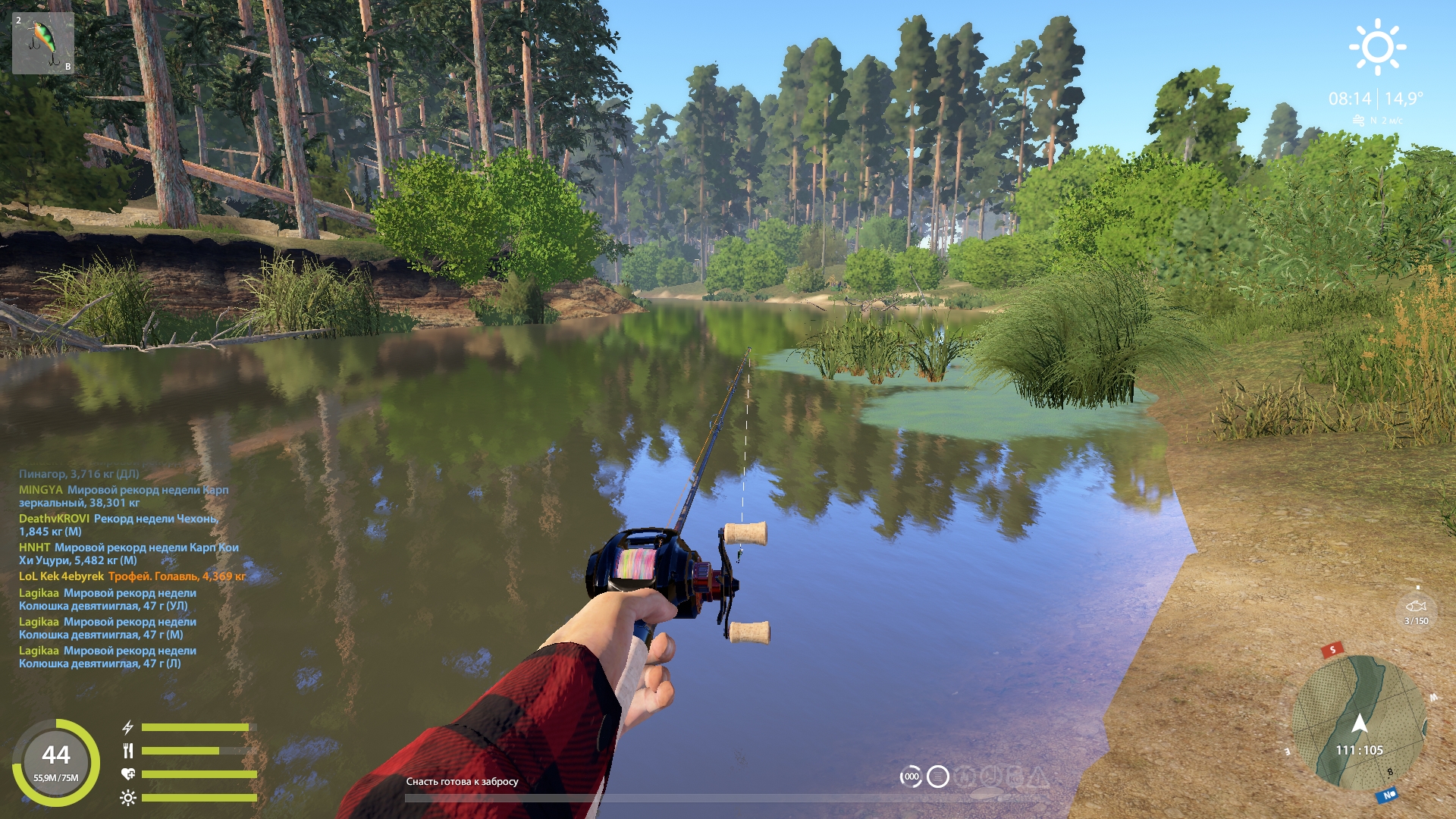Click the faded triangle warning icon
This screenshot has height=819, width=1456.
point(1037,777)
